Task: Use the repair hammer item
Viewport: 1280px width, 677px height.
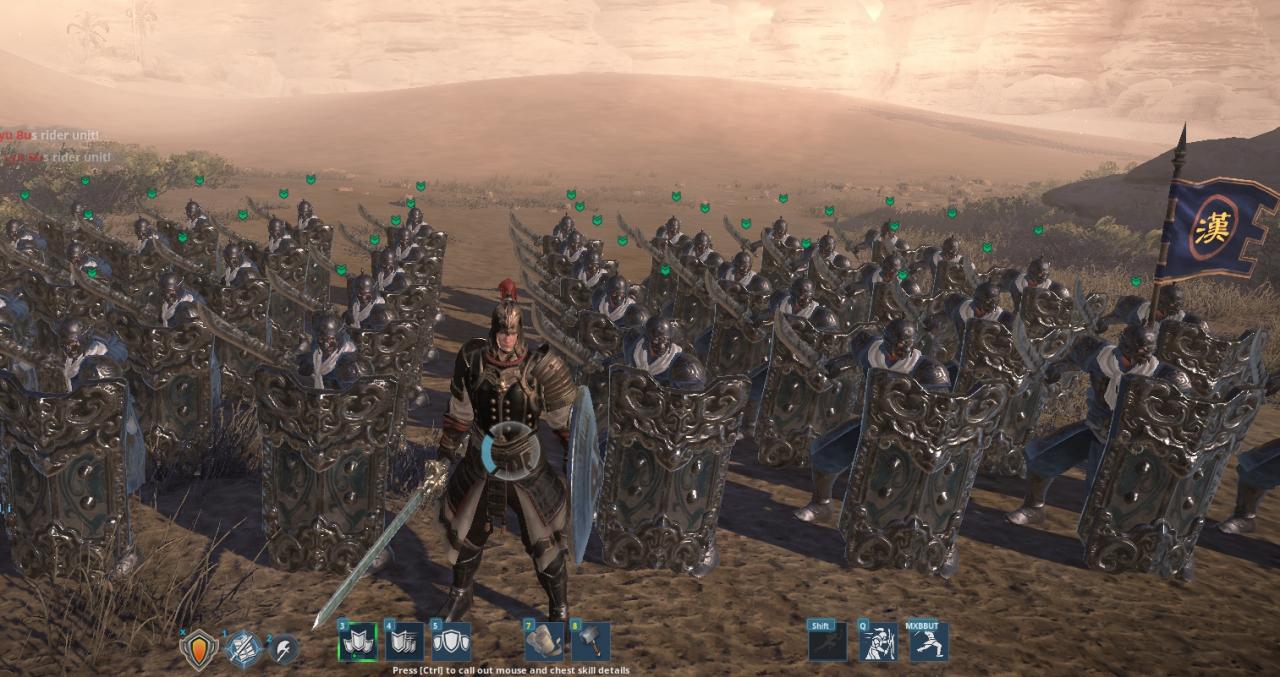Action: (x=590, y=642)
